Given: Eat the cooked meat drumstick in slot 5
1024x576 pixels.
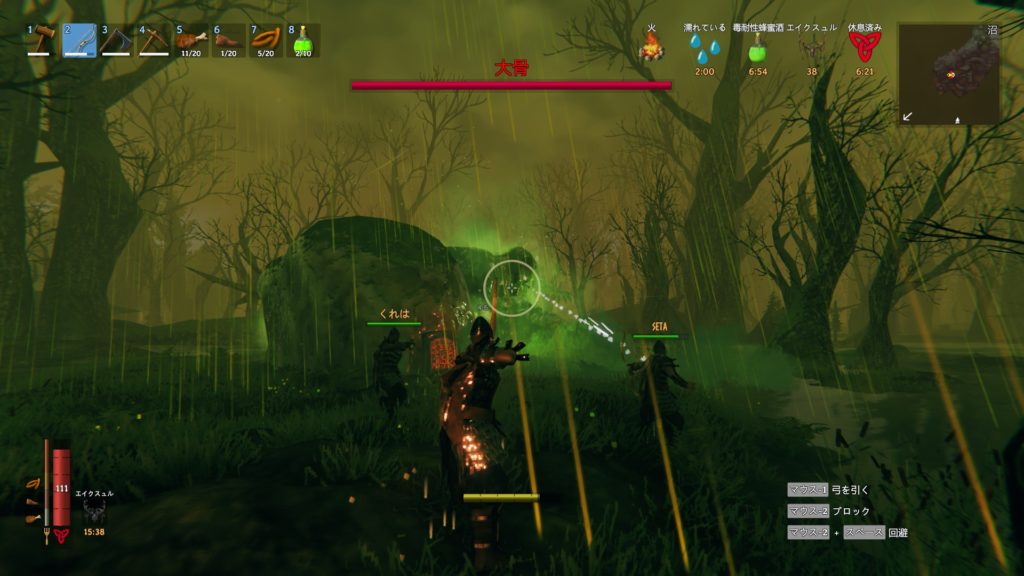Looking at the screenshot, I should pyautogui.click(x=191, y=40).
